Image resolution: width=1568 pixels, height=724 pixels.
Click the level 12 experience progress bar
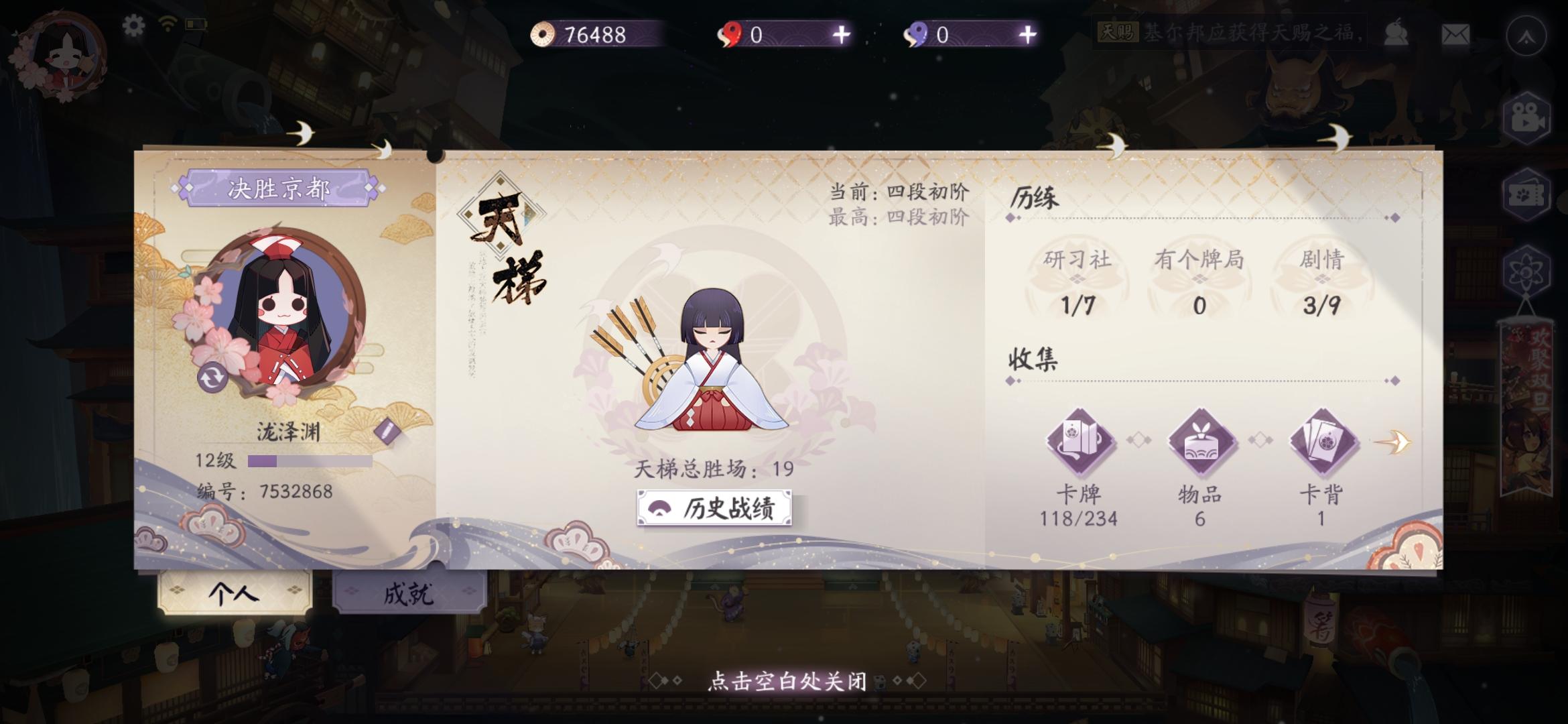[308, 461]
